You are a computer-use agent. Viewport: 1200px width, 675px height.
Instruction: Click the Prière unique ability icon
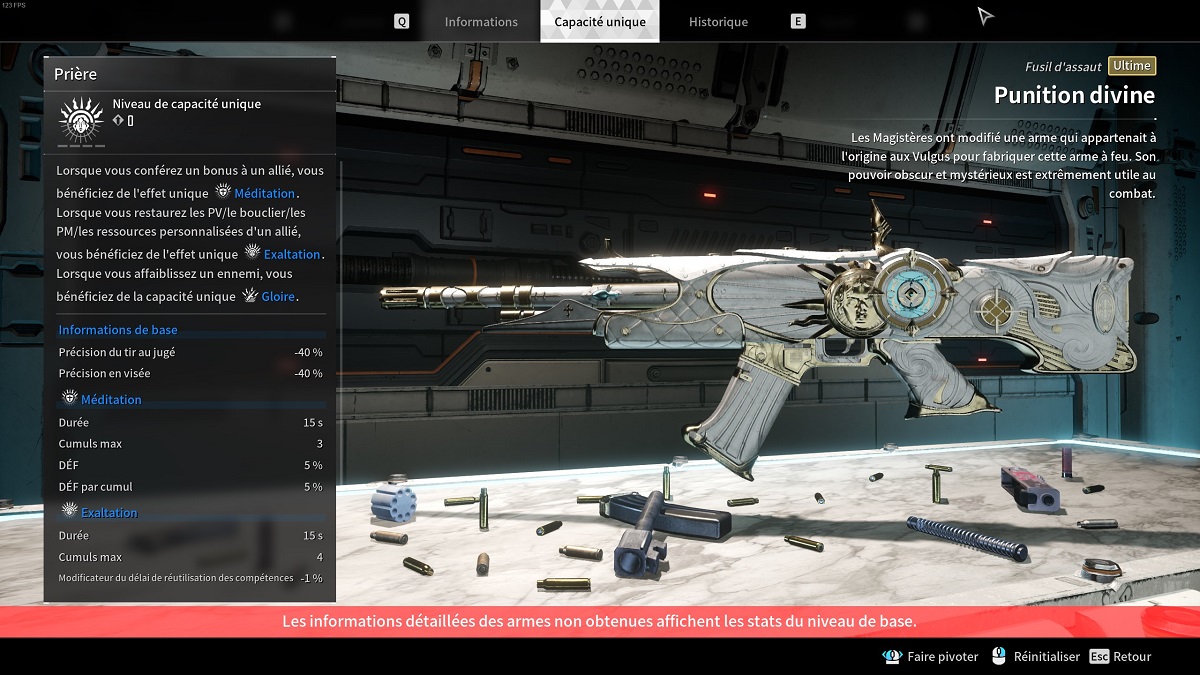click(80, 121)
